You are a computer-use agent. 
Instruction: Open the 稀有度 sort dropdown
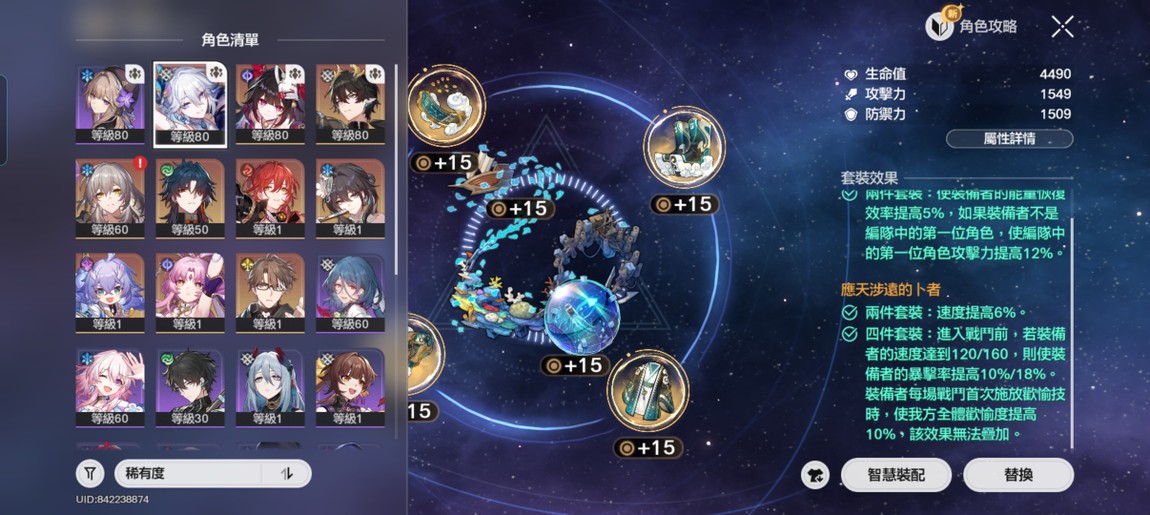pyautogui.click(x=190, y=473)
